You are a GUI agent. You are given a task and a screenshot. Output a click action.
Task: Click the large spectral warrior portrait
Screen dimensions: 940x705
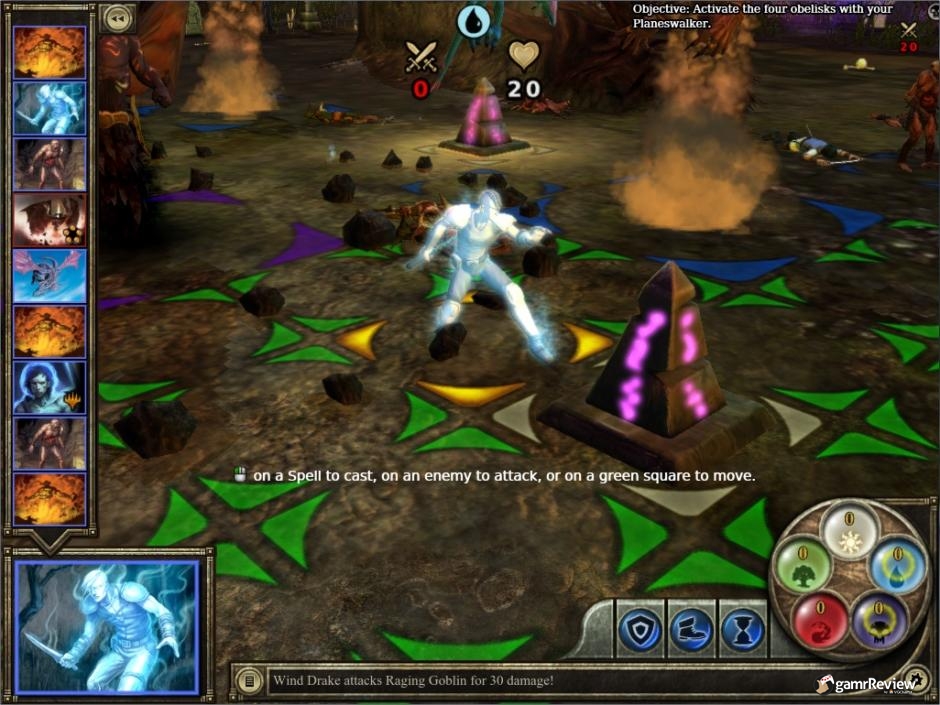(107, 627)
